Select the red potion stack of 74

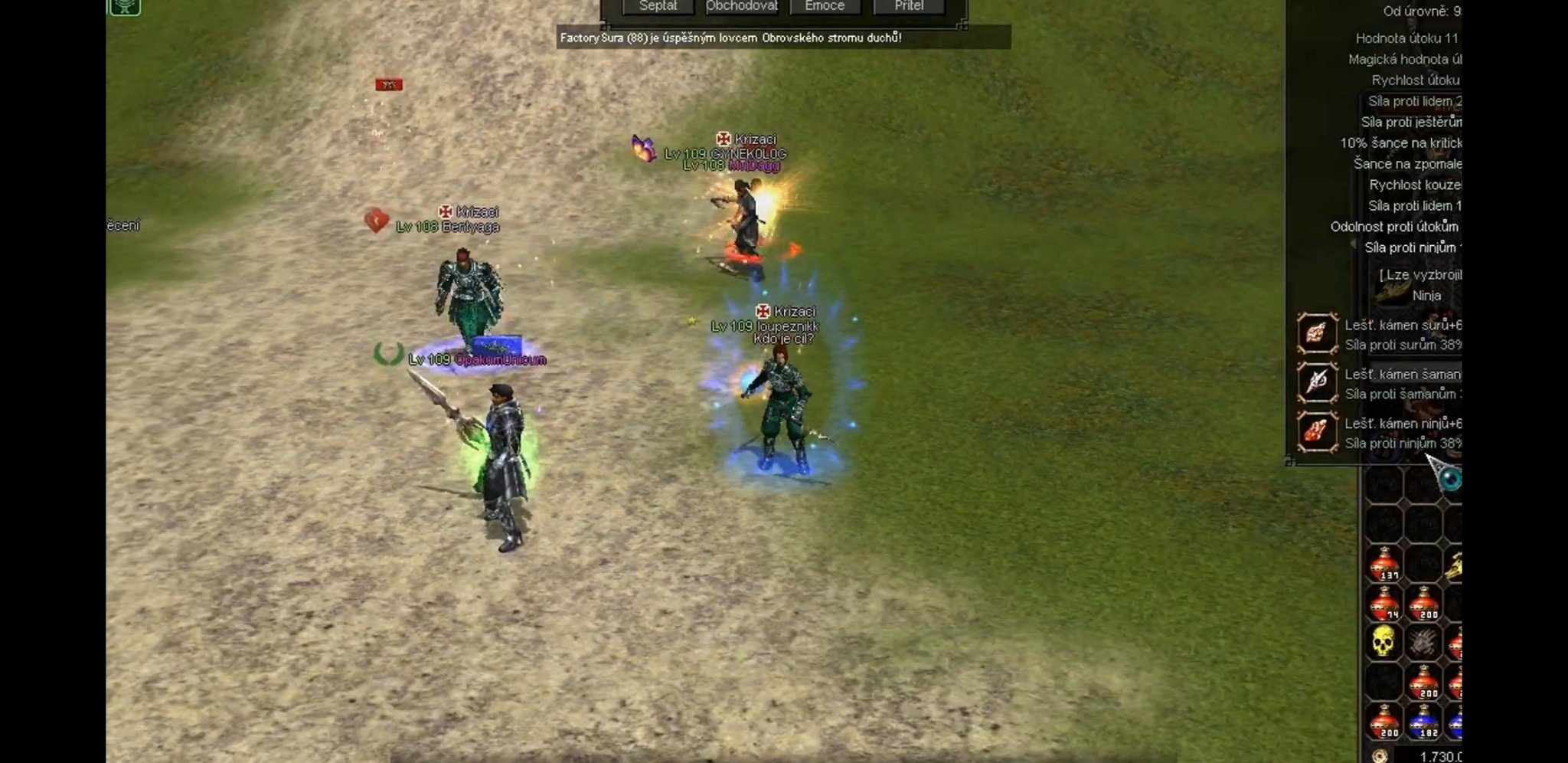1384,604
